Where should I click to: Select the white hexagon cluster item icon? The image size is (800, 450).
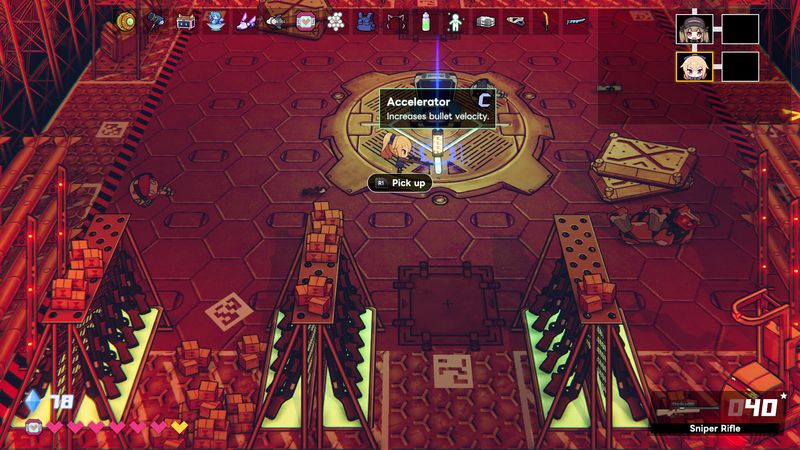pos(336,20)
